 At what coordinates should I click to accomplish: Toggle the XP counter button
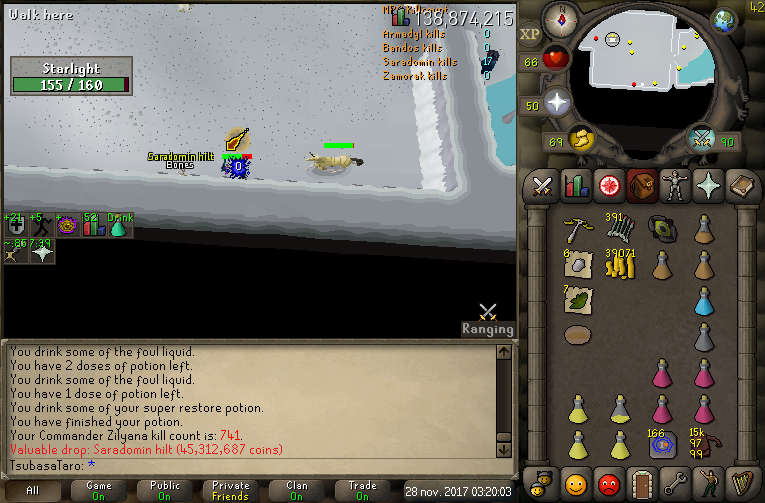click(x=530, y=33)
